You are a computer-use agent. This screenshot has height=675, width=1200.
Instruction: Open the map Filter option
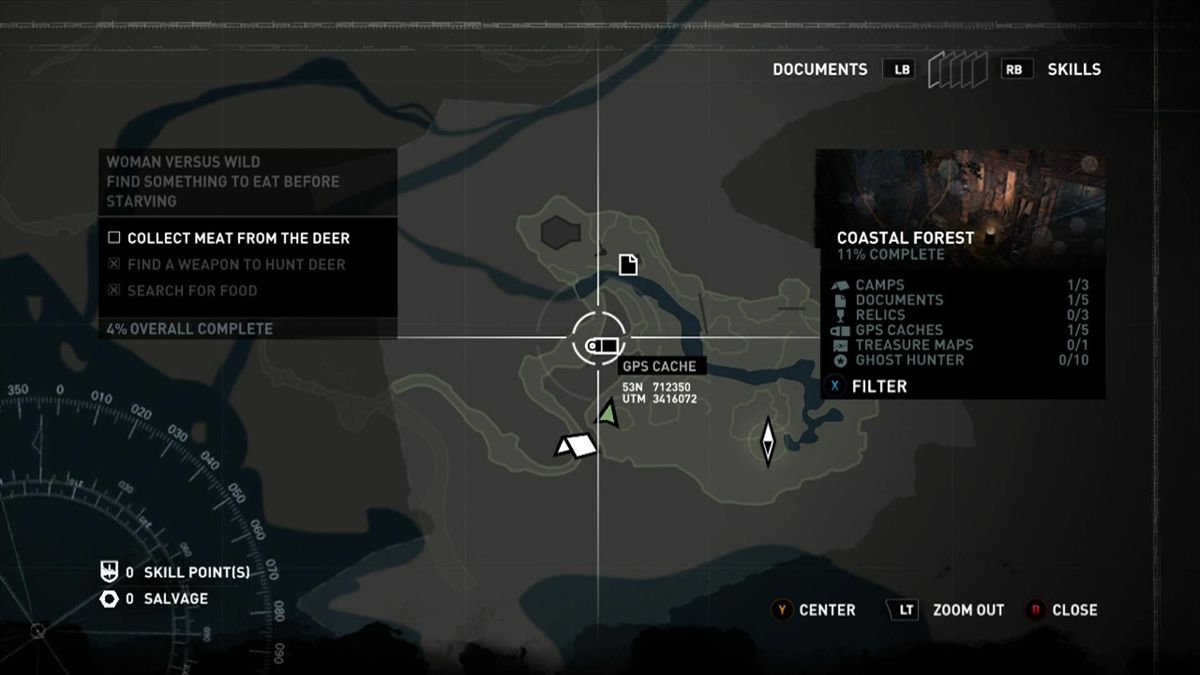pos(878,386)
